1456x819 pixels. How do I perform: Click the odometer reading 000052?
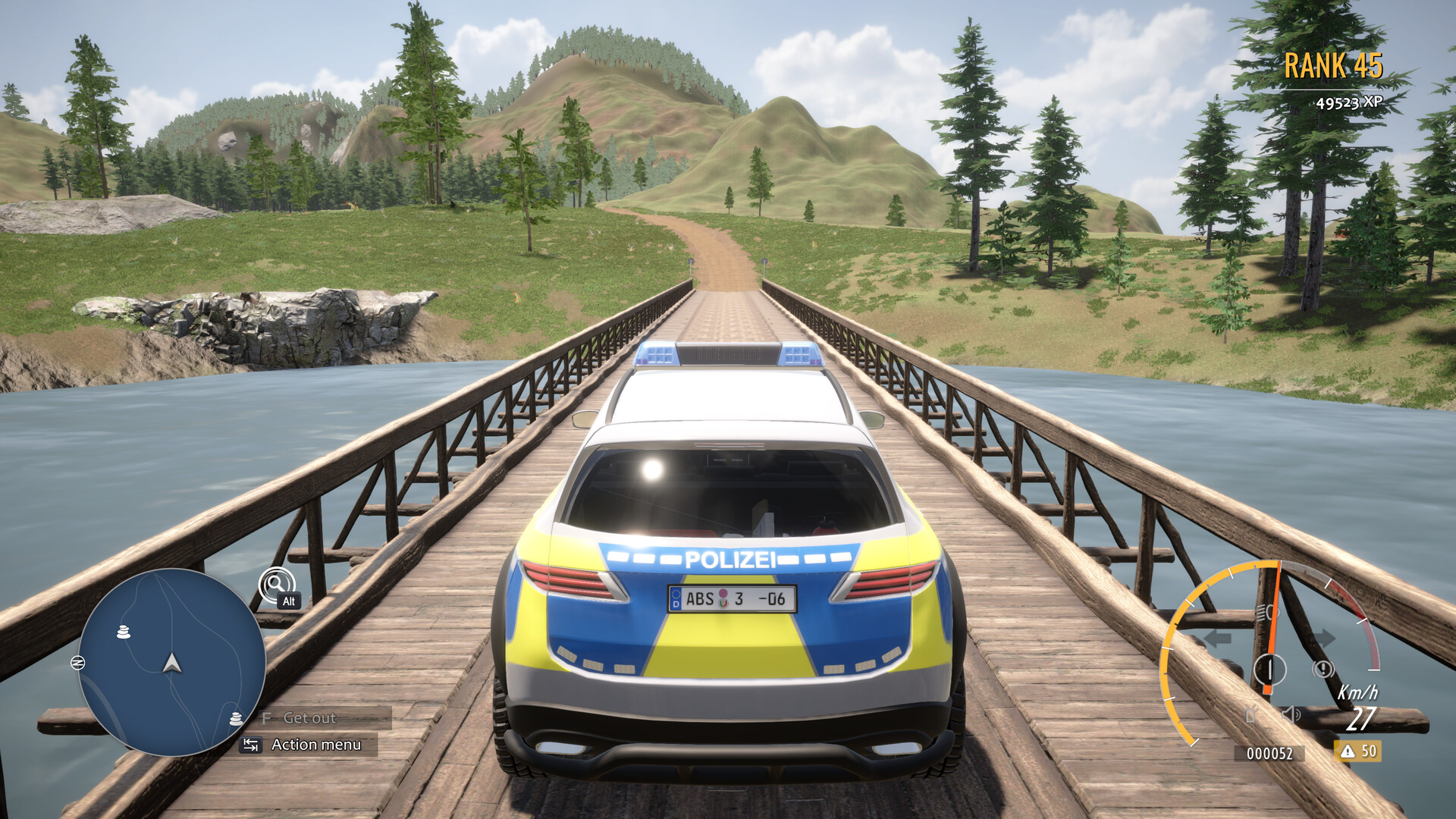point(1269,752)
